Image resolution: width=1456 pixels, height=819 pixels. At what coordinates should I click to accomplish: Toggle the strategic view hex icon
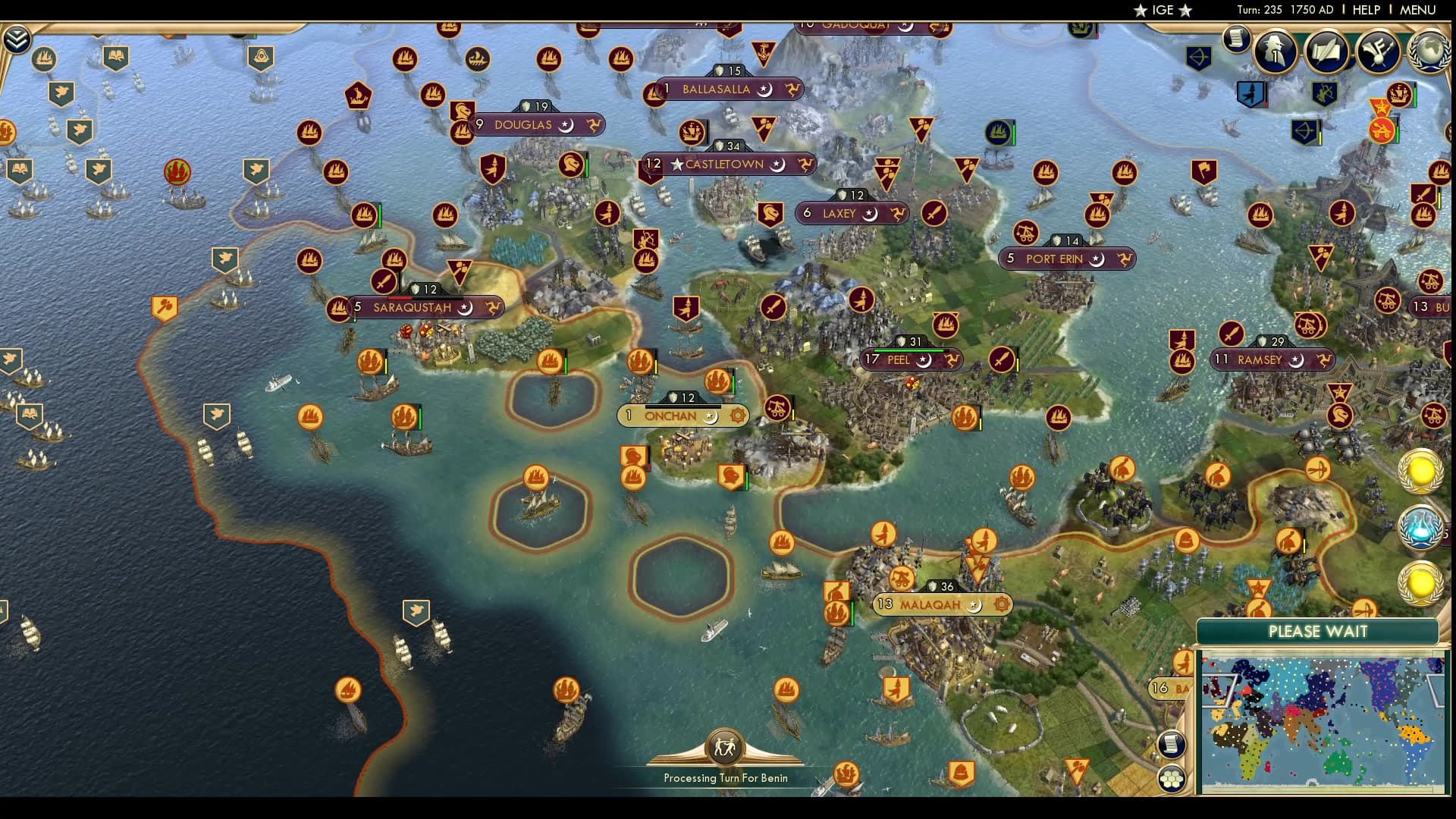pyautogui.click(x=1172, y=777)
